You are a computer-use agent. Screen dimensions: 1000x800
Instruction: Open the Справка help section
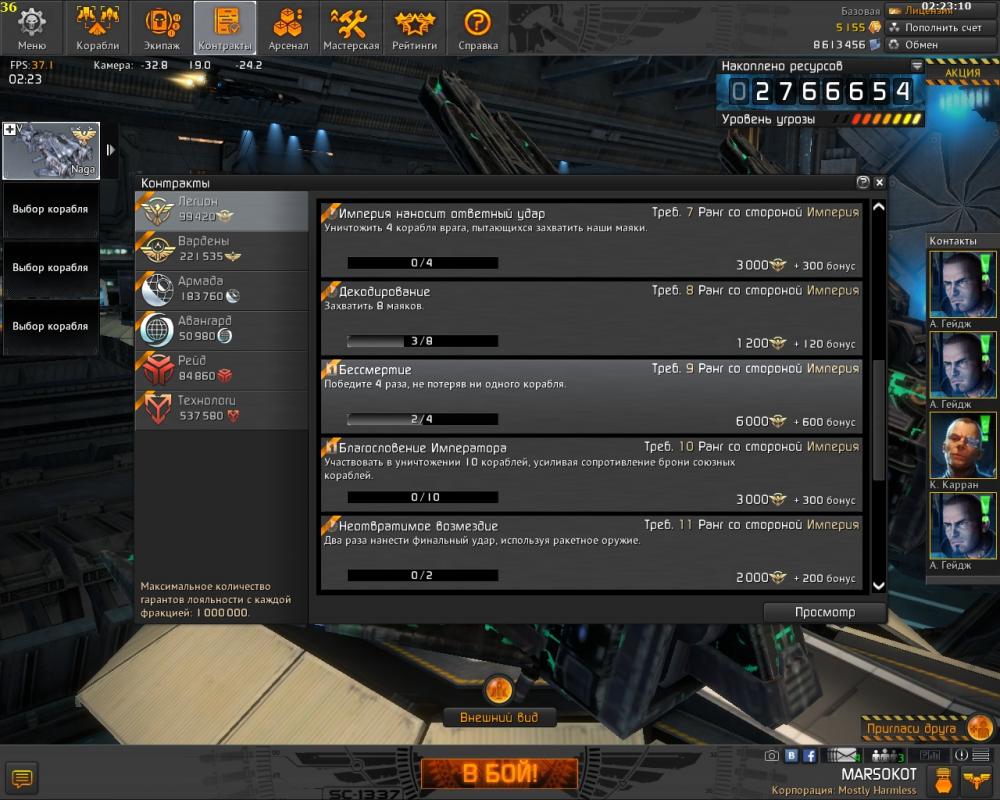478,28
